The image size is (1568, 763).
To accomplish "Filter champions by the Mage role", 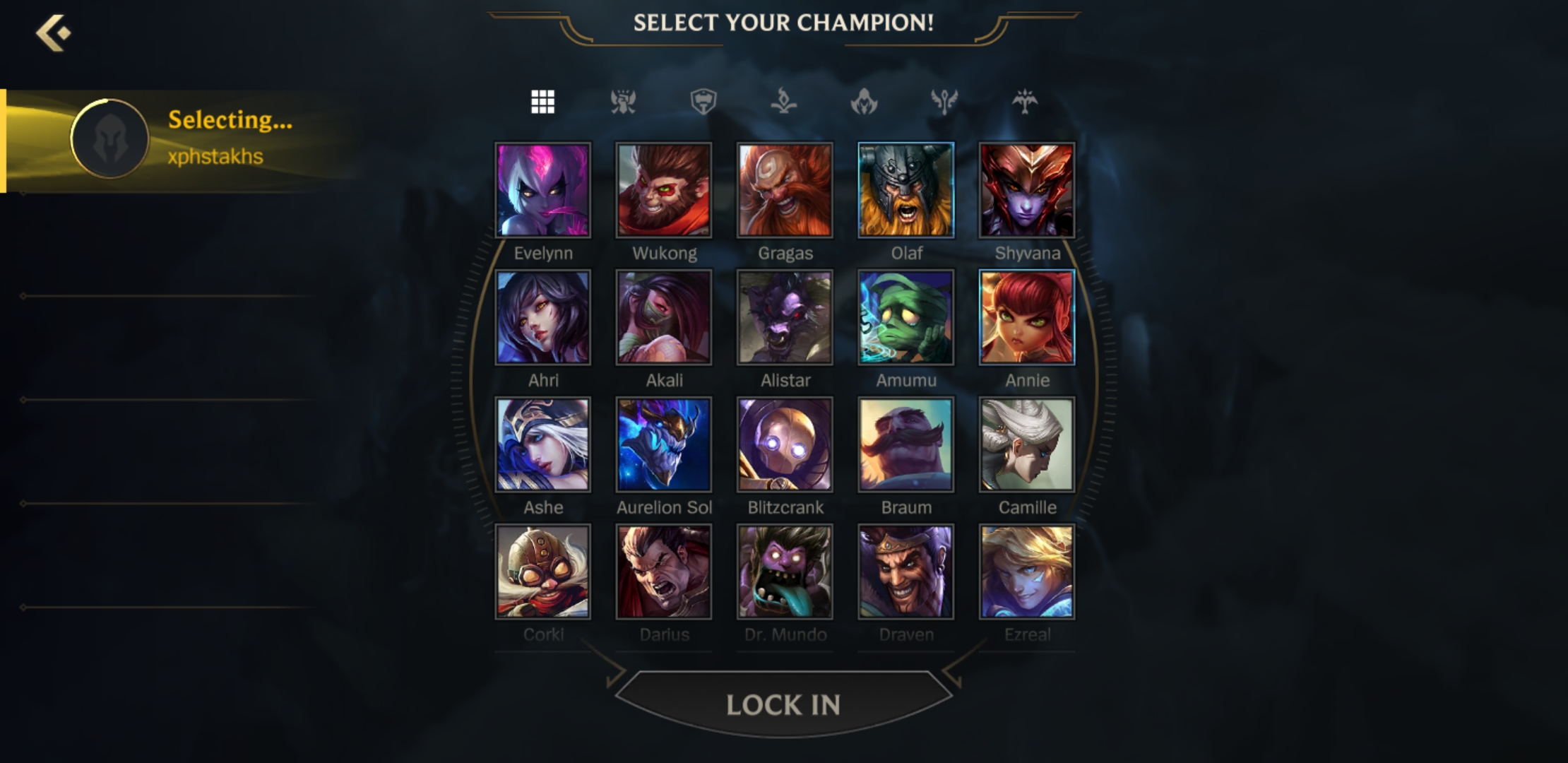I will [784, 101].
